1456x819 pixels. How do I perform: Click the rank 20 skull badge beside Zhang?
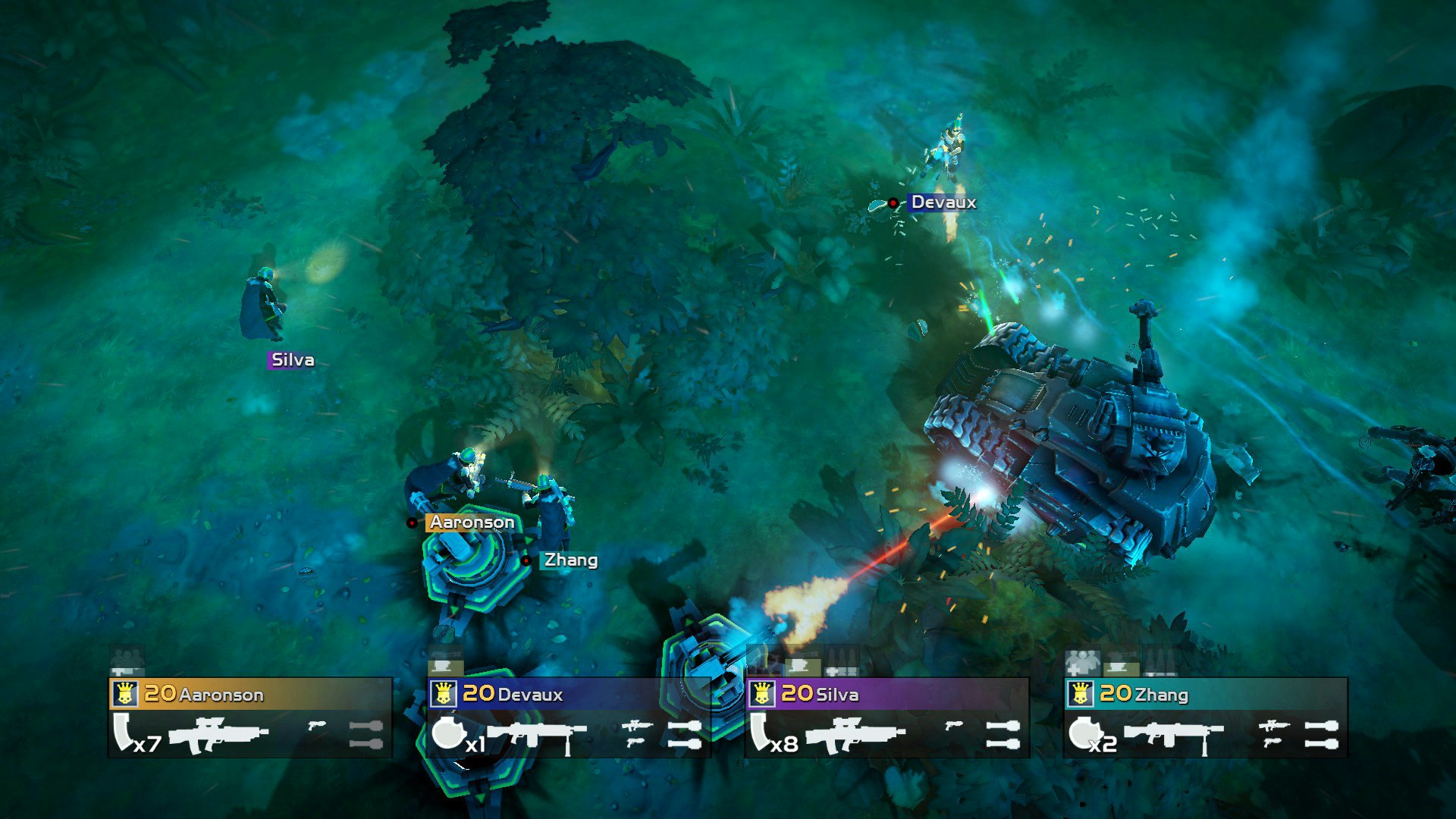pos(1081,694)
